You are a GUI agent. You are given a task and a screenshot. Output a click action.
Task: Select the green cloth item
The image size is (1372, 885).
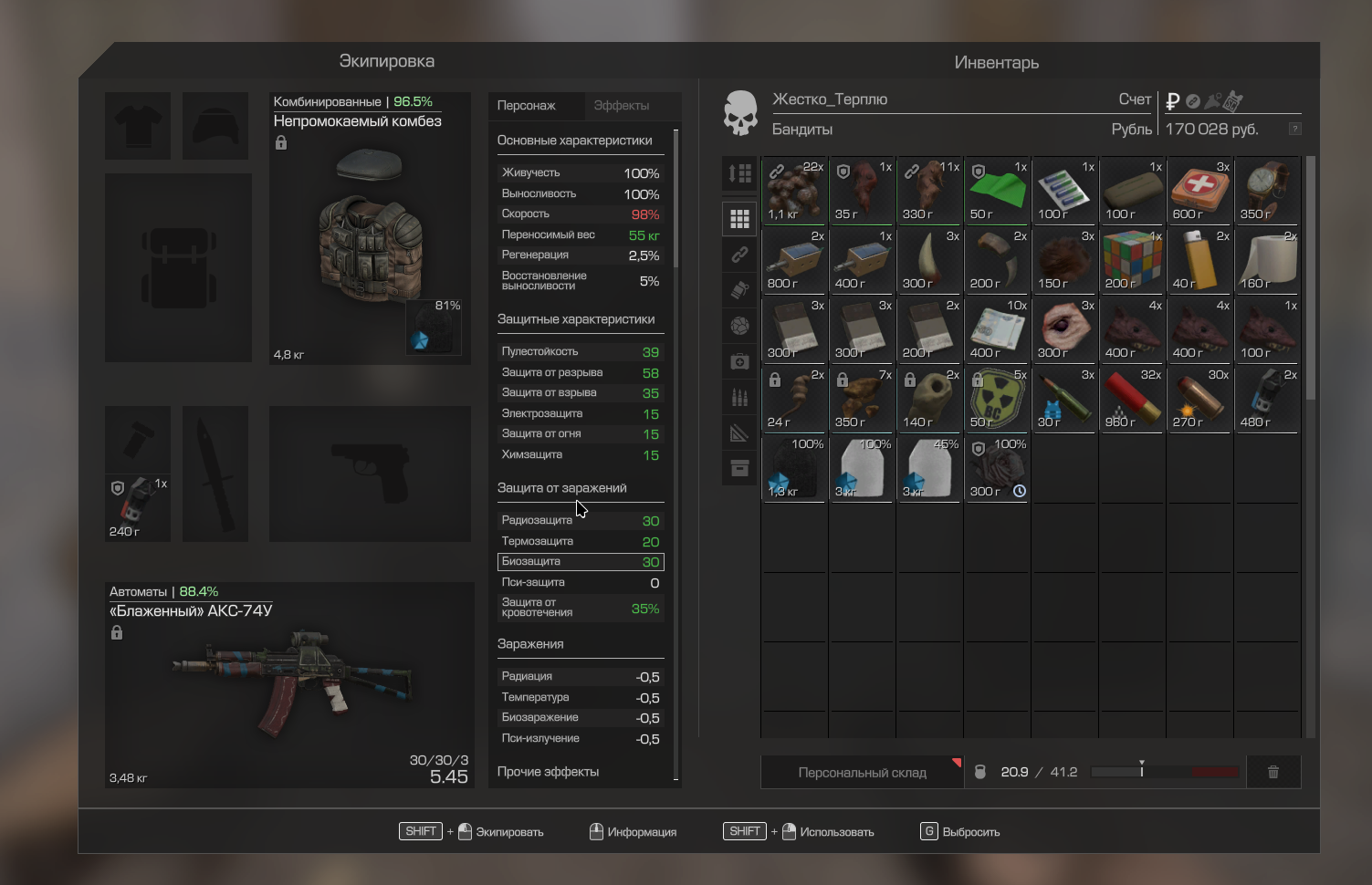click(x=997, y=191)
